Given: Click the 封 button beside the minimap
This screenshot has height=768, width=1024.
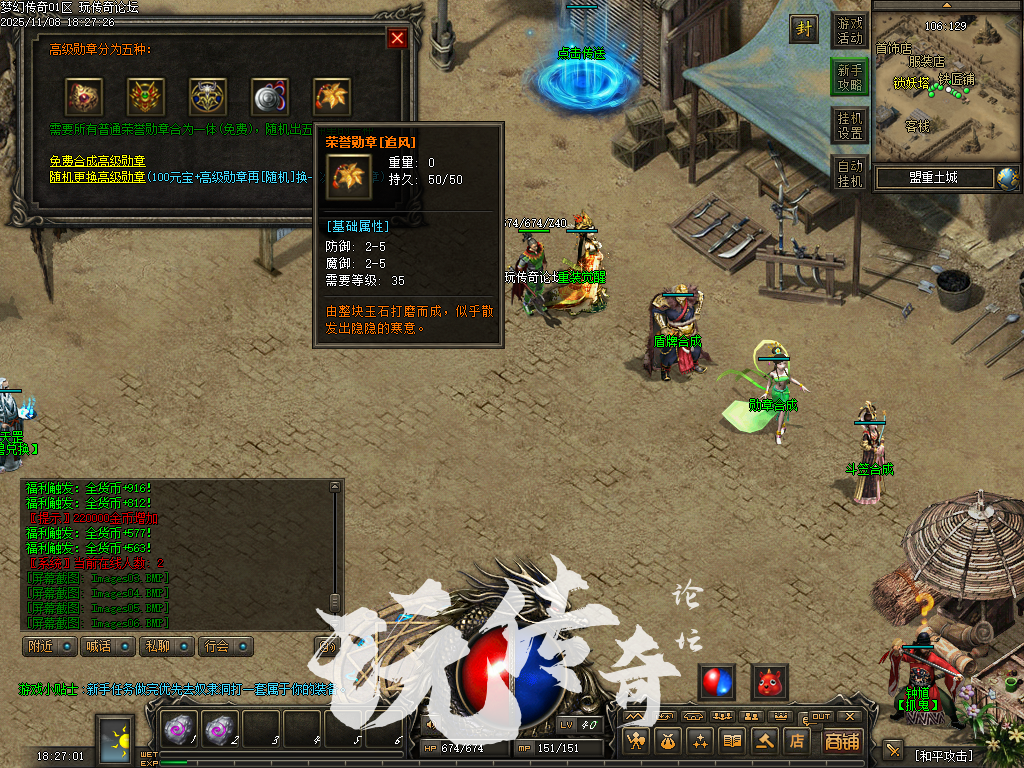Looking at the screenshot, I should [x=804, y=29].
